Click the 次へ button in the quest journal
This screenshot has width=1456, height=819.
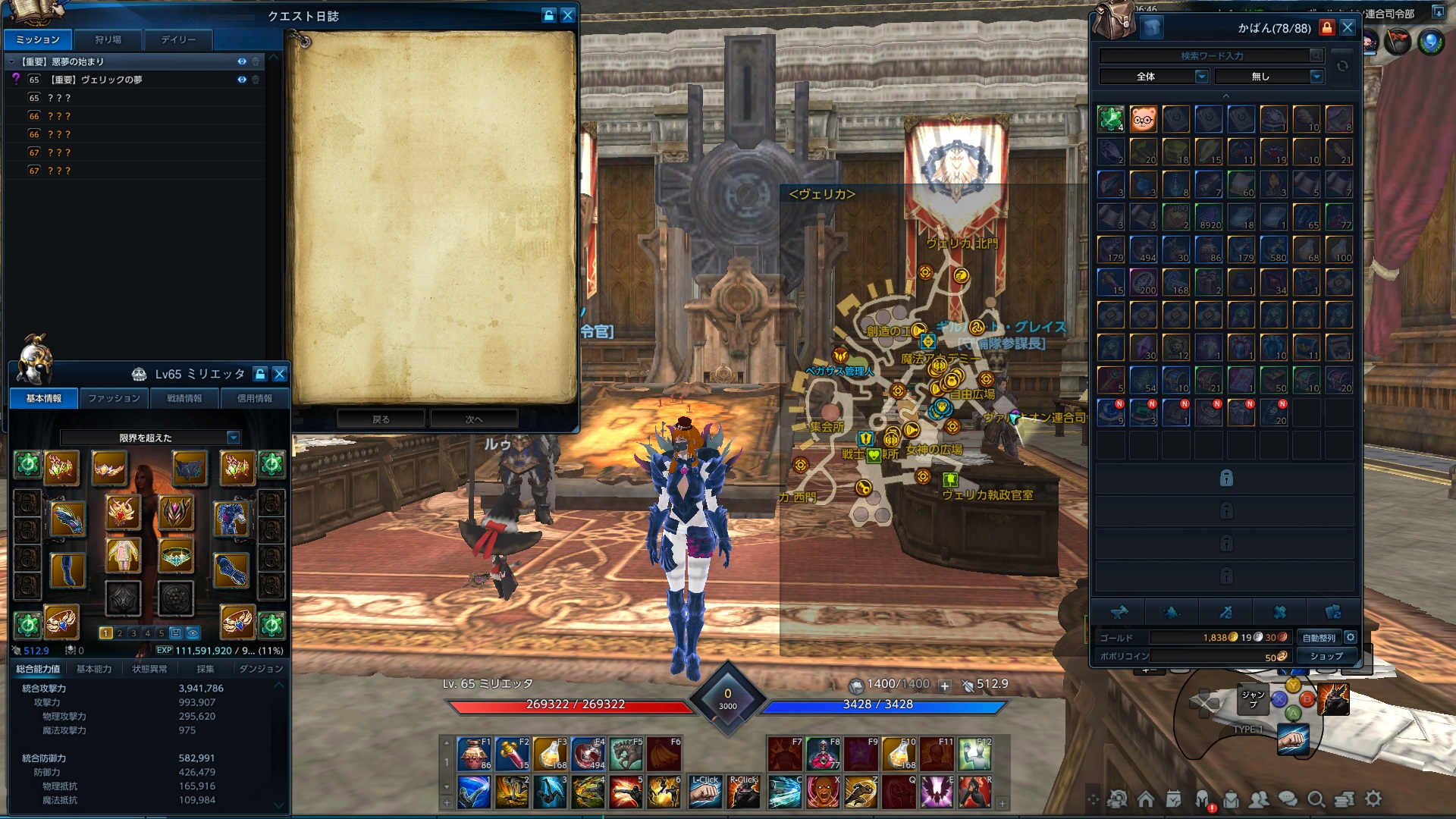click(x=472, y=418)
